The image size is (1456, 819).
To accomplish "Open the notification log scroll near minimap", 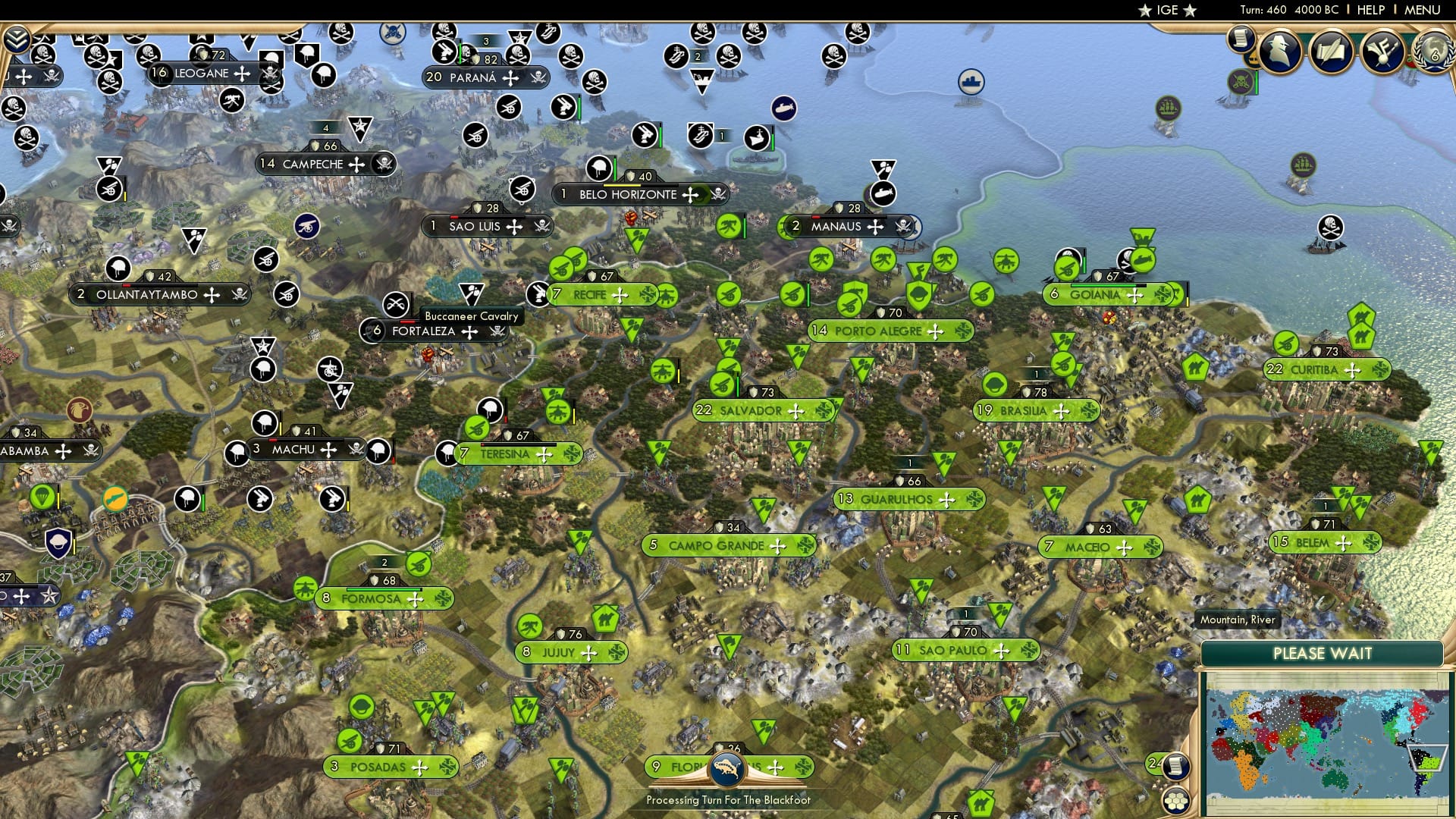I will [1177, 767].
